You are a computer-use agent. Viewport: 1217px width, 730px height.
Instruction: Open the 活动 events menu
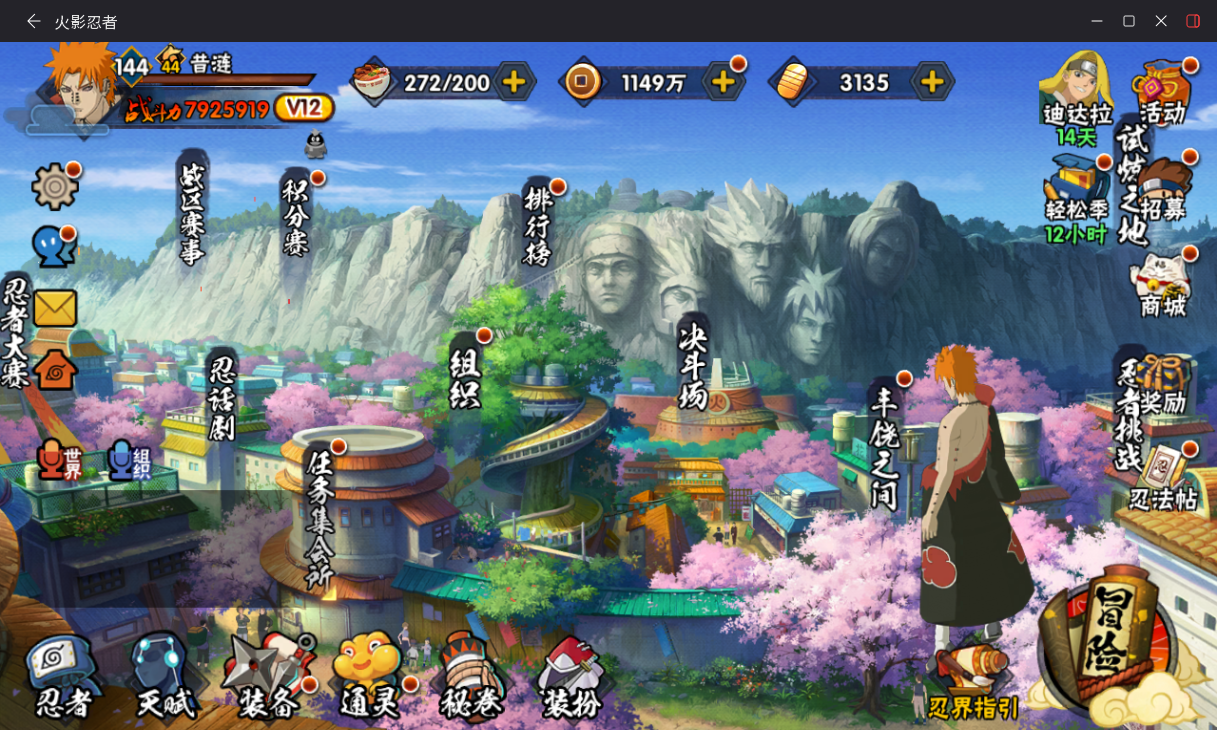pos(1162,92)
